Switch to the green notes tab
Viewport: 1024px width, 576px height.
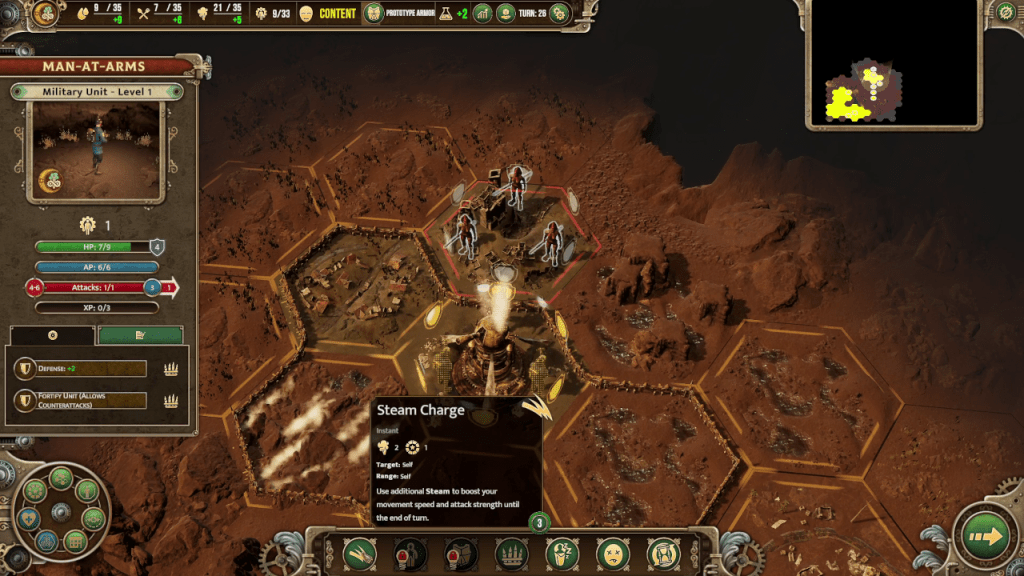(140, 336)
